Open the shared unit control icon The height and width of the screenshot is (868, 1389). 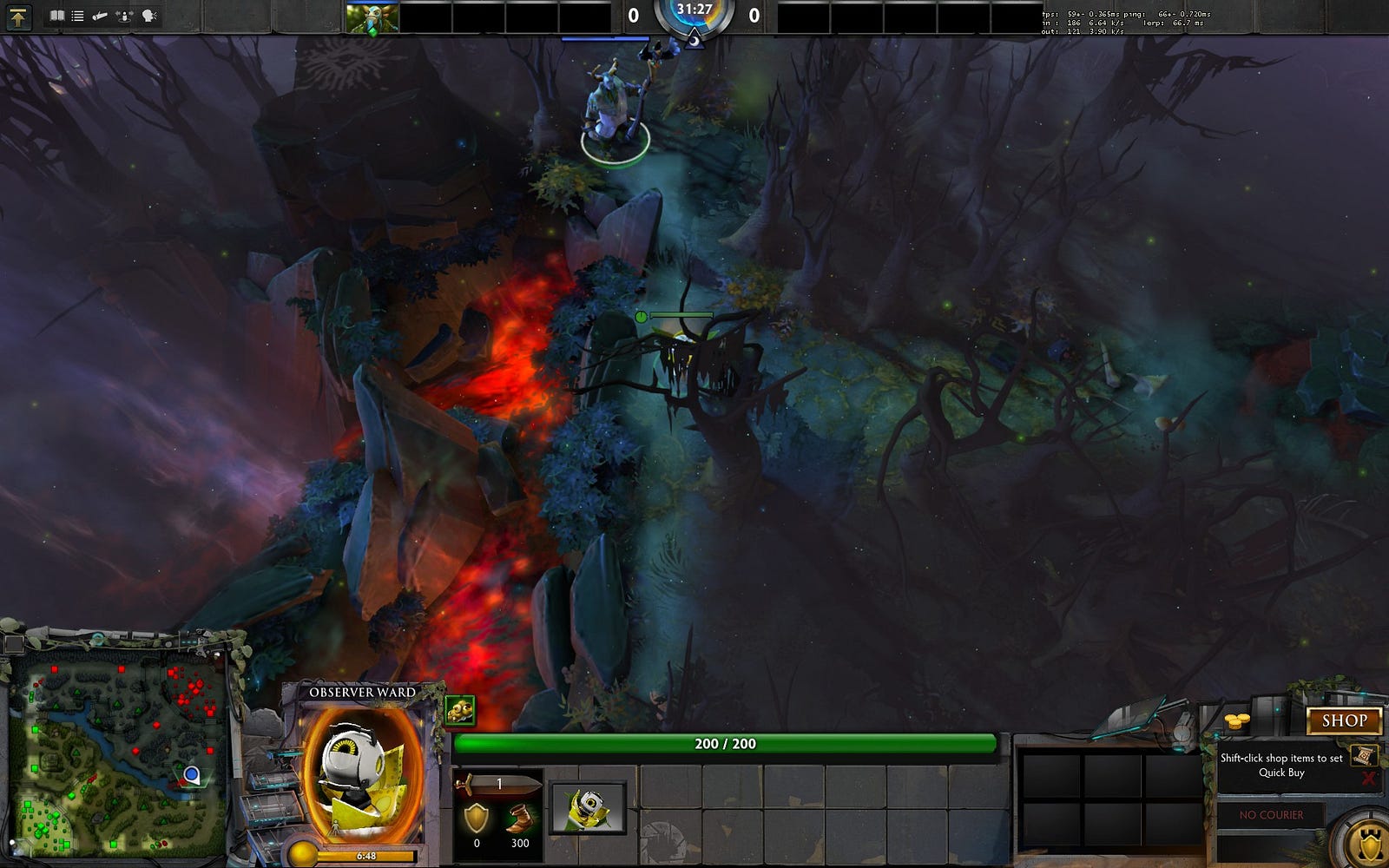tap(125, 16)
